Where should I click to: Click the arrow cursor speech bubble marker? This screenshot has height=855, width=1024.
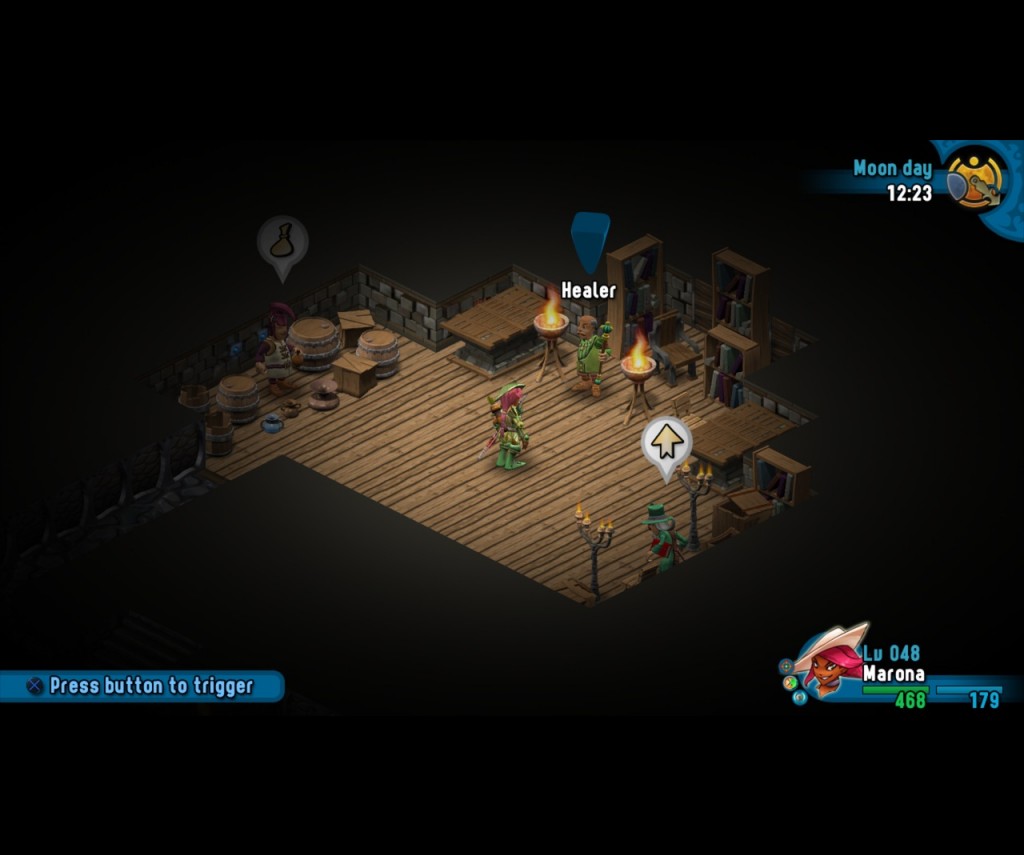666,442
